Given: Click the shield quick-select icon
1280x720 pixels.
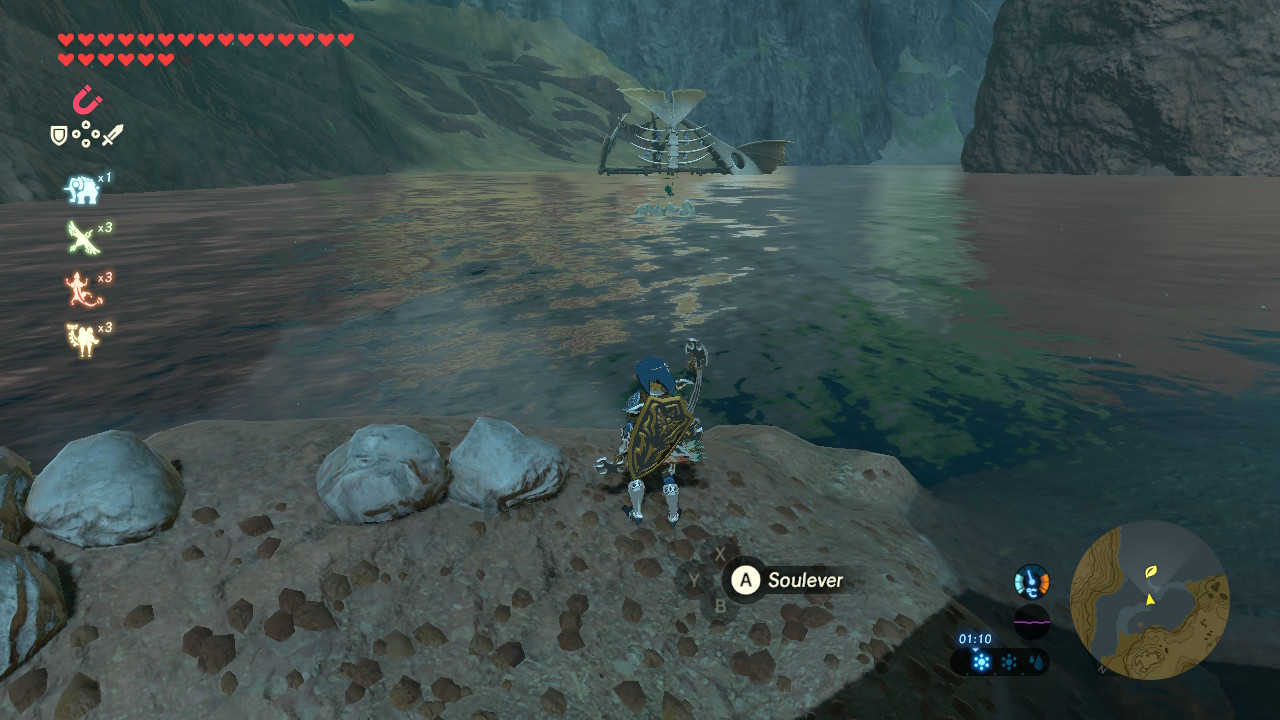Looking at the screenshot, I should point(60,135).
